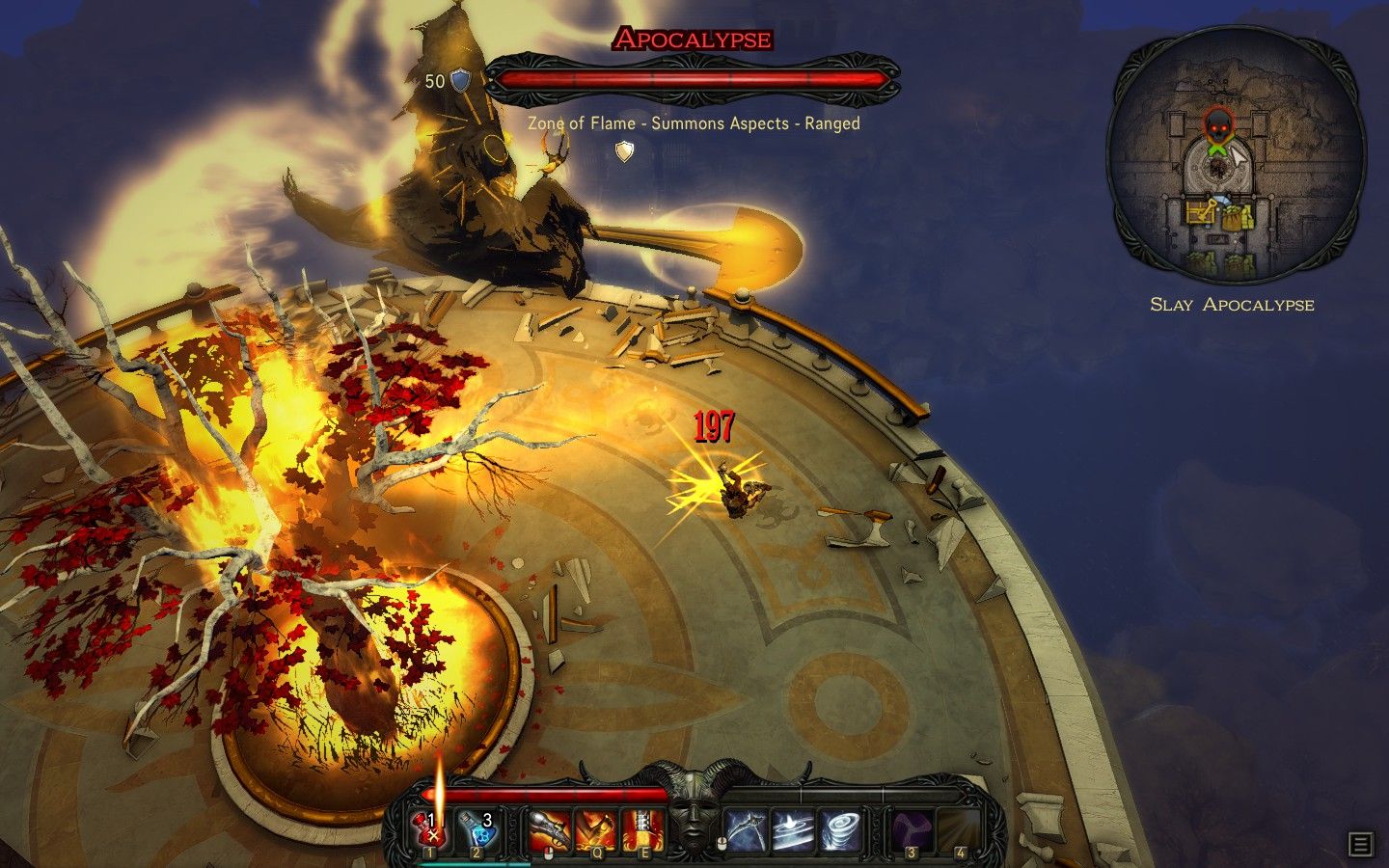Image resolution: width=1389 pixels, height=868 pixels.
Task: Click the shield buff icon below Zone of Flame
Action: click(625, 150)
